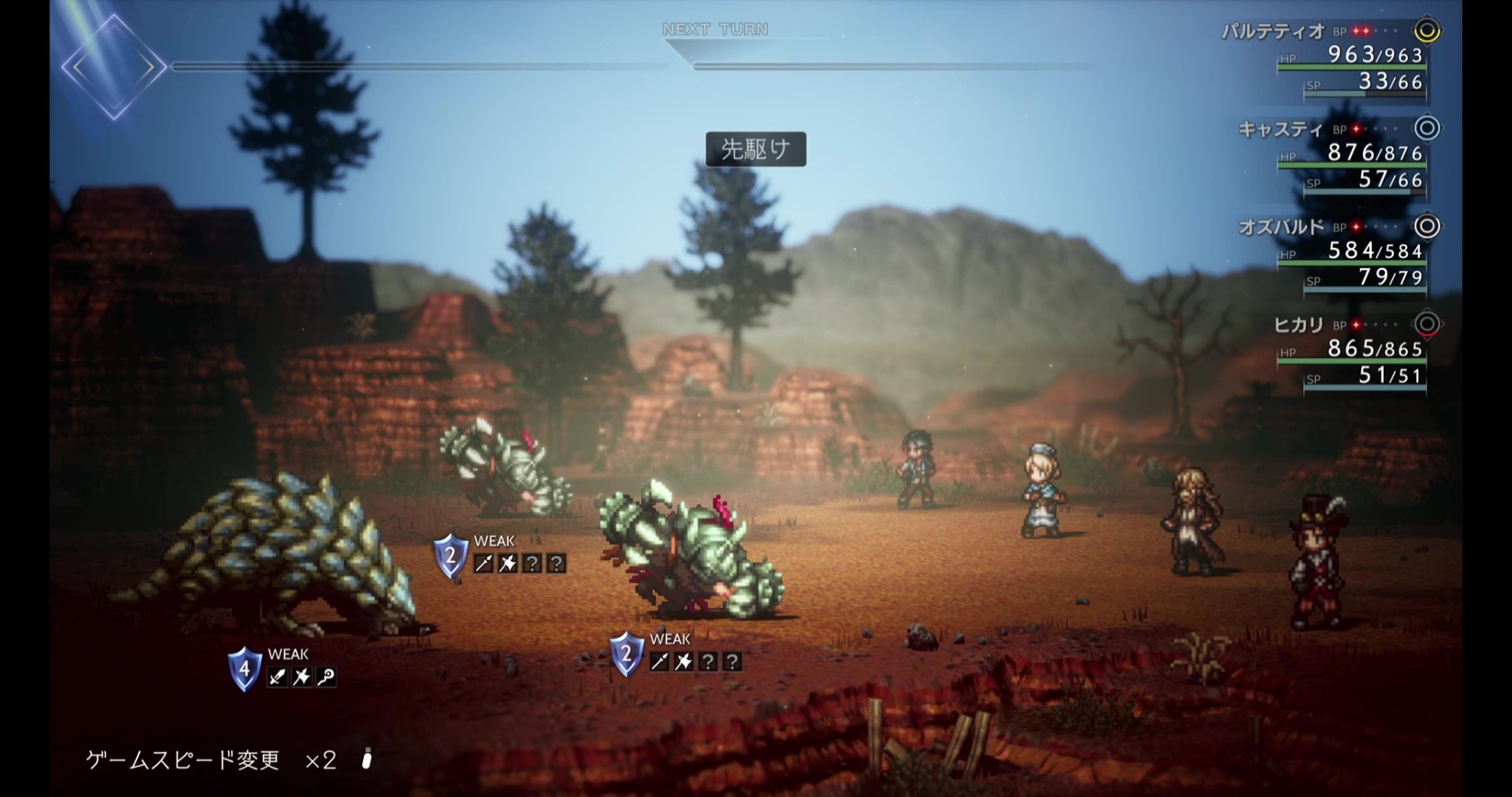The width and height of the screenshot is (1512, 797).
Task: Click the 先駆け skill banner
Action: point(755,149)
